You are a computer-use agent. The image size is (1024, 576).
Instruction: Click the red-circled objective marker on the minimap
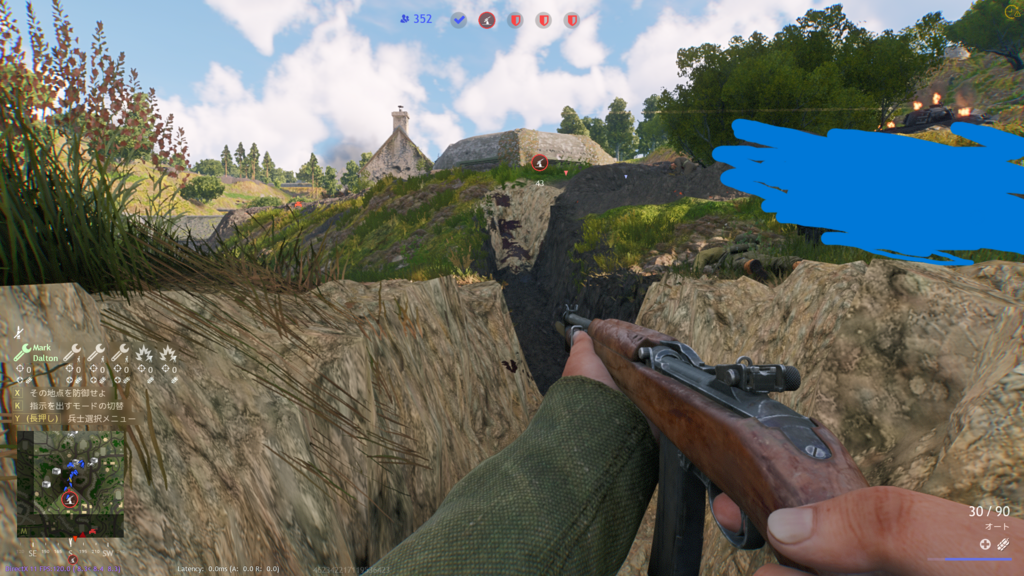coord(69,499)
